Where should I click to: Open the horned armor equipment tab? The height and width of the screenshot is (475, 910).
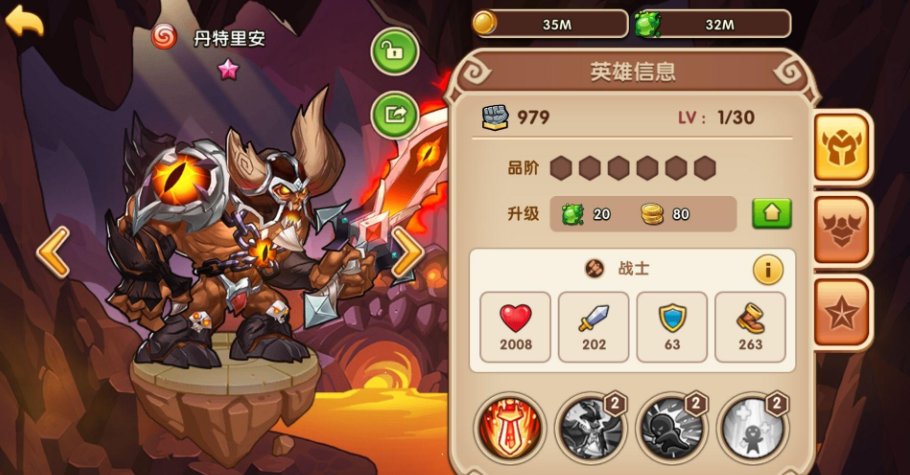(x=842, y=230)
